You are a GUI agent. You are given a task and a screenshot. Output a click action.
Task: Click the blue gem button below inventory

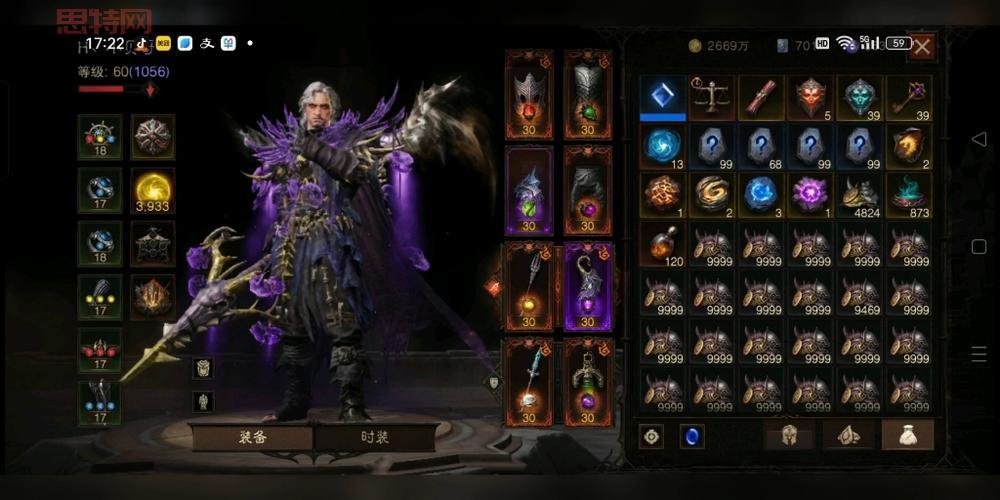pyautogui.click(x=691, y=436)
